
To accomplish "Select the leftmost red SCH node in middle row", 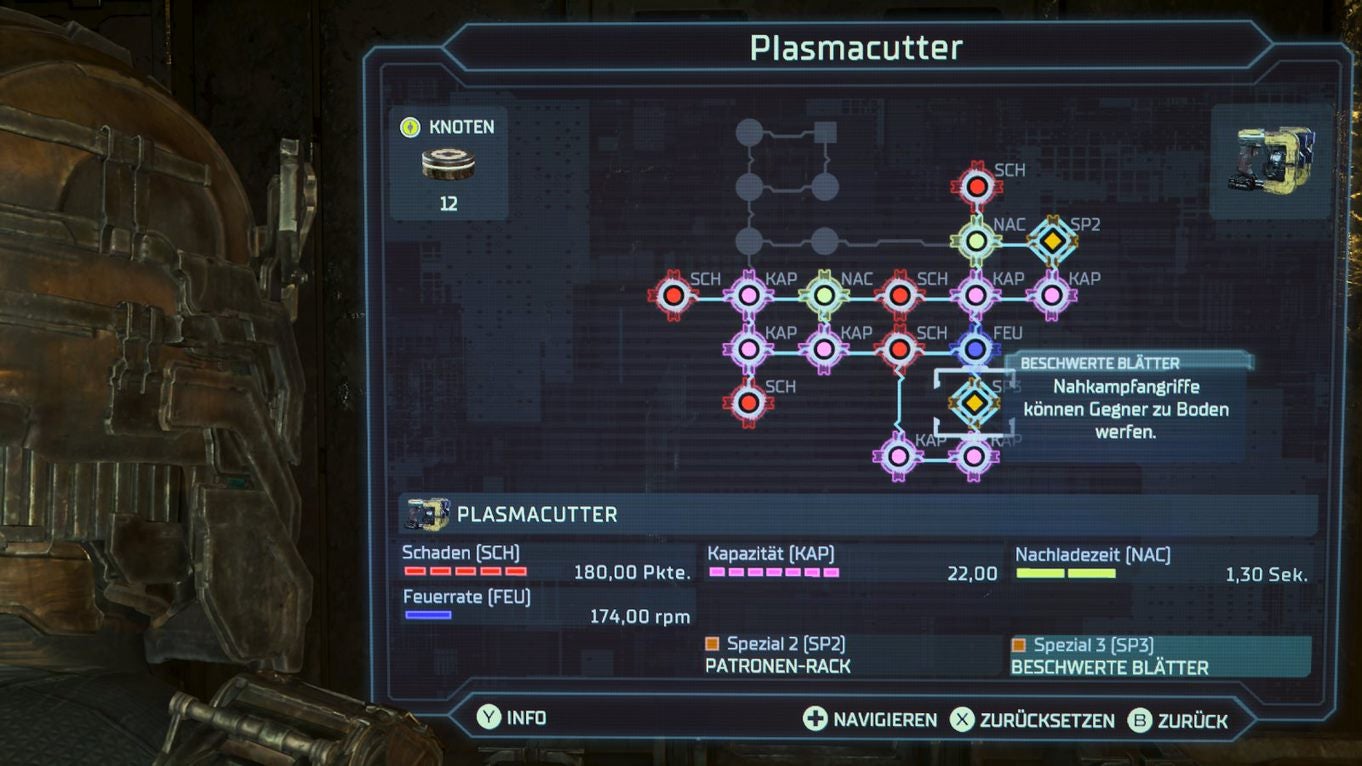I will click(675, 295).
